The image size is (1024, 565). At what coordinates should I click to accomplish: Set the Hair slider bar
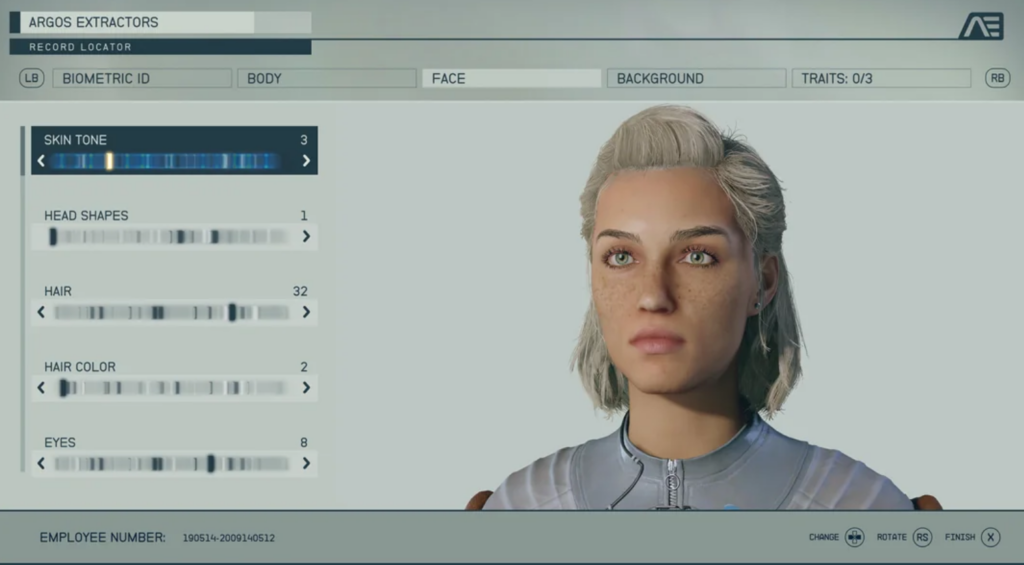[172, 312]
